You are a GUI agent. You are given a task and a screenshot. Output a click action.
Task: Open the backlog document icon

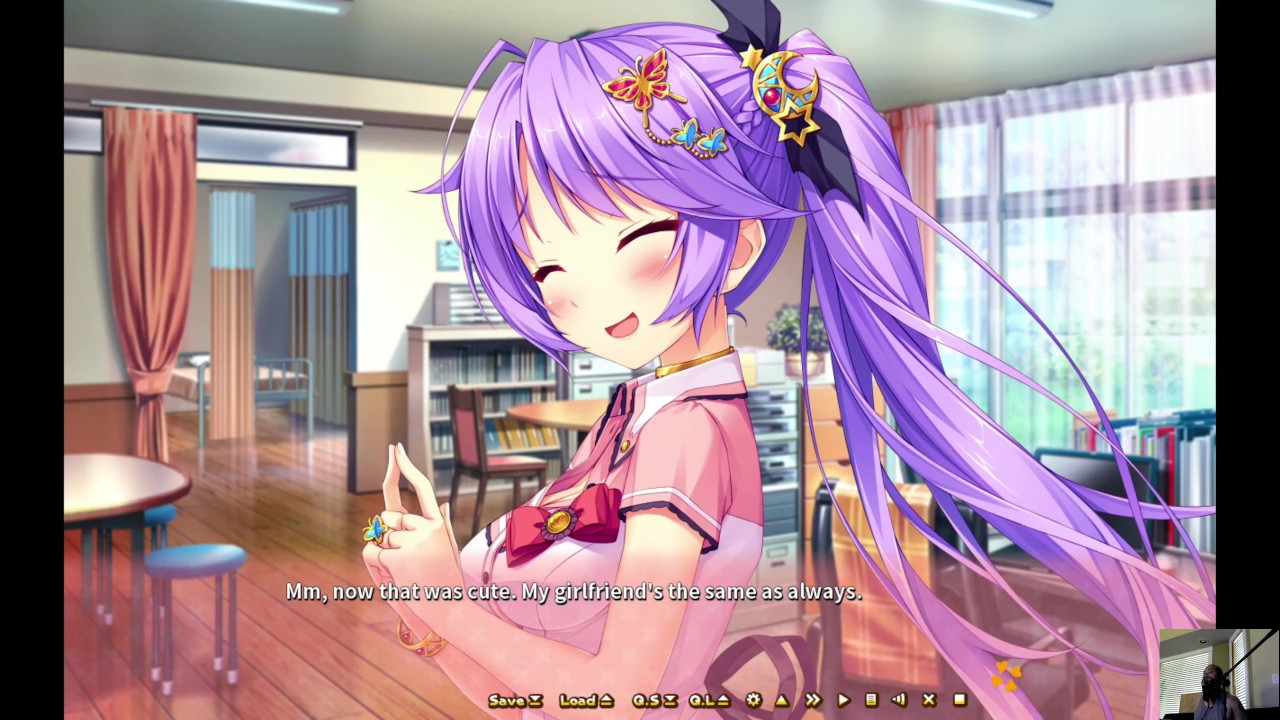[871, 701]
